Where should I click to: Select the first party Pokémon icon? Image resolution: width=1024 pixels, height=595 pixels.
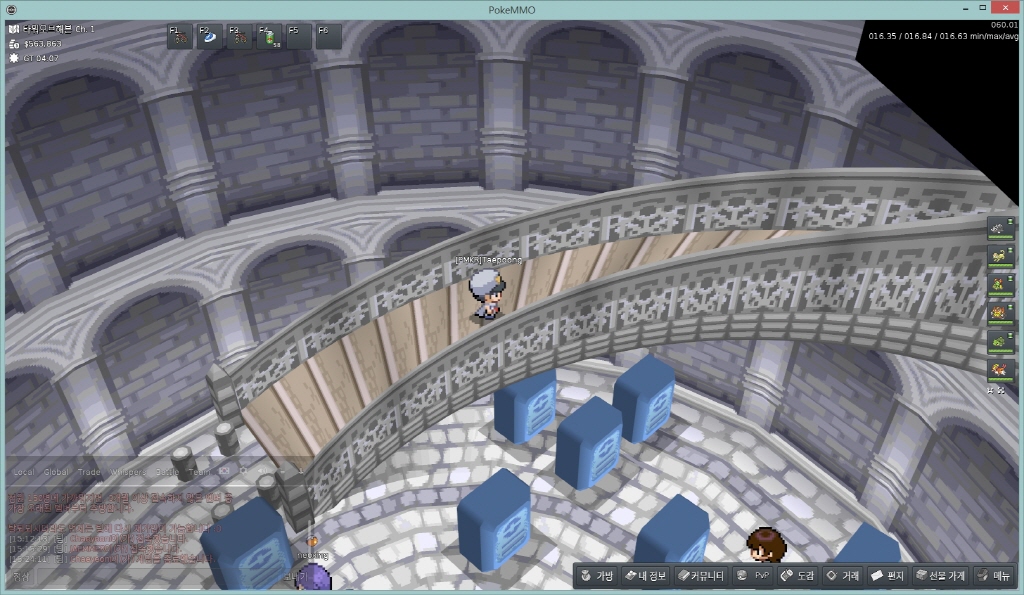(x=999, y=229)
